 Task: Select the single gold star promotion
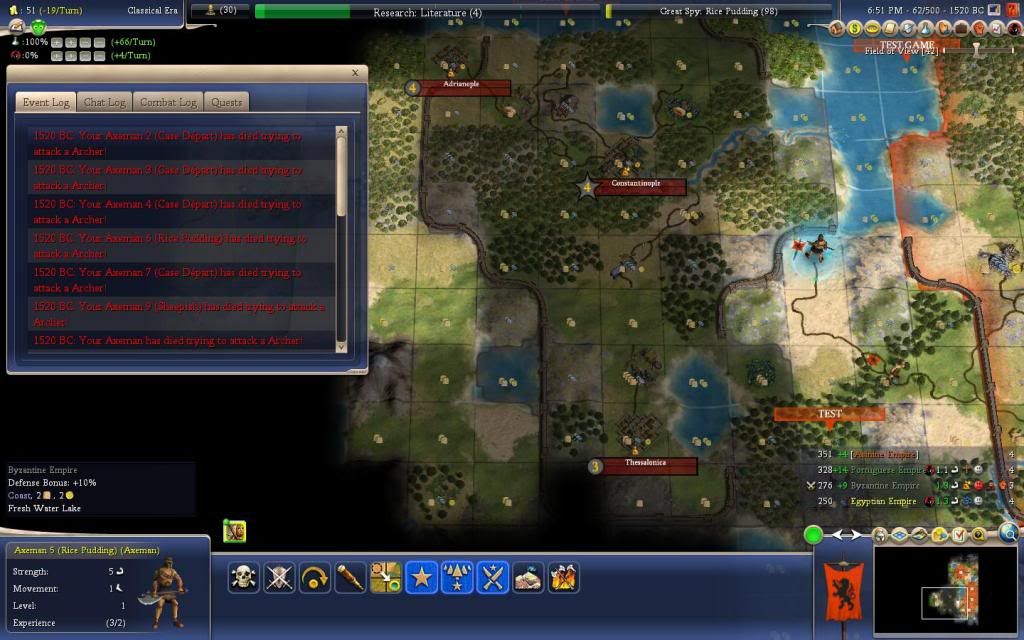point(421,577)
